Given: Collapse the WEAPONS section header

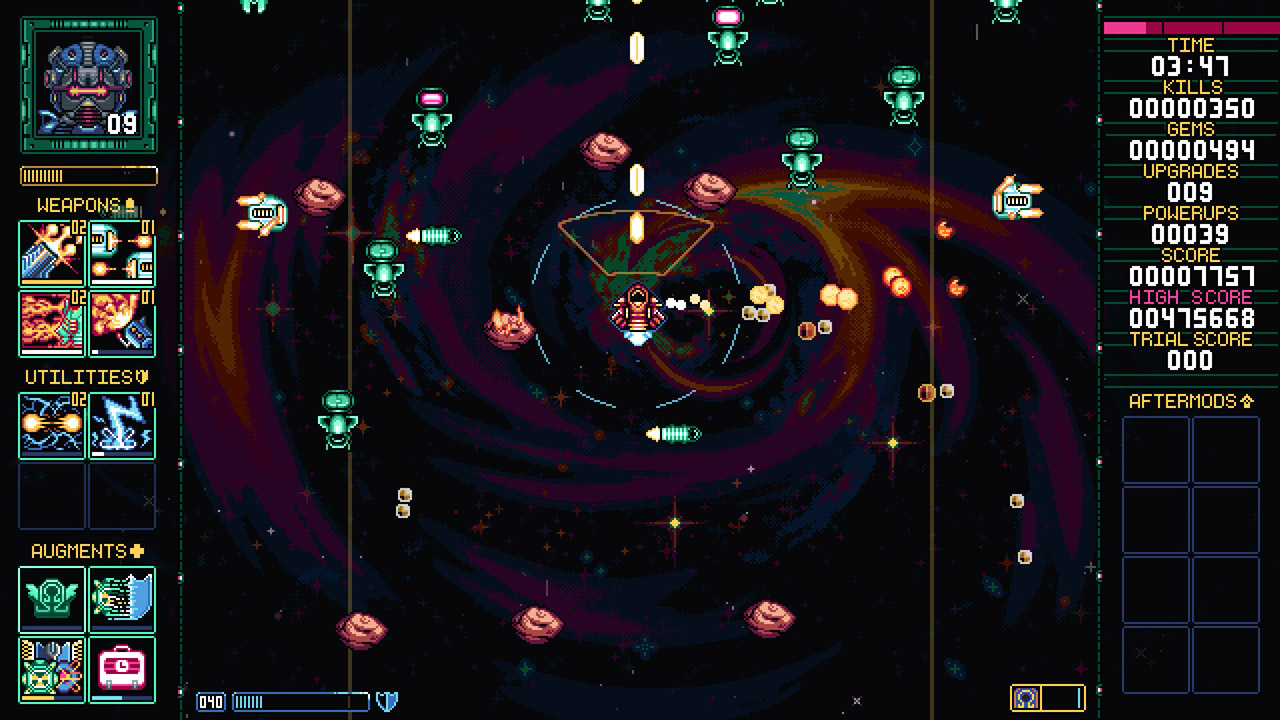Looking at the screenshot, I should pyautogui.click(x=85, y=204).
